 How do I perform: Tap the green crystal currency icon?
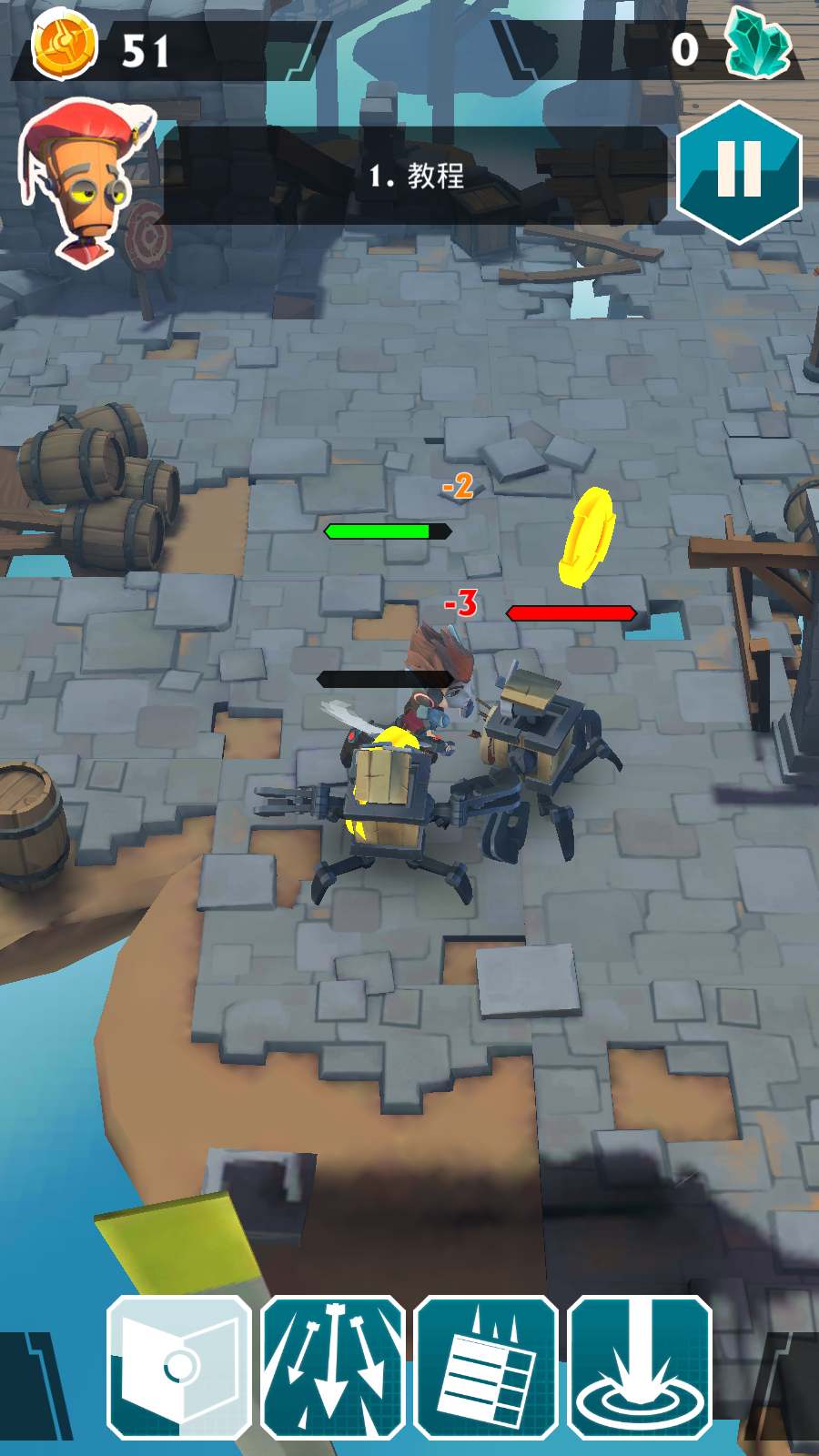click(758, 44)
